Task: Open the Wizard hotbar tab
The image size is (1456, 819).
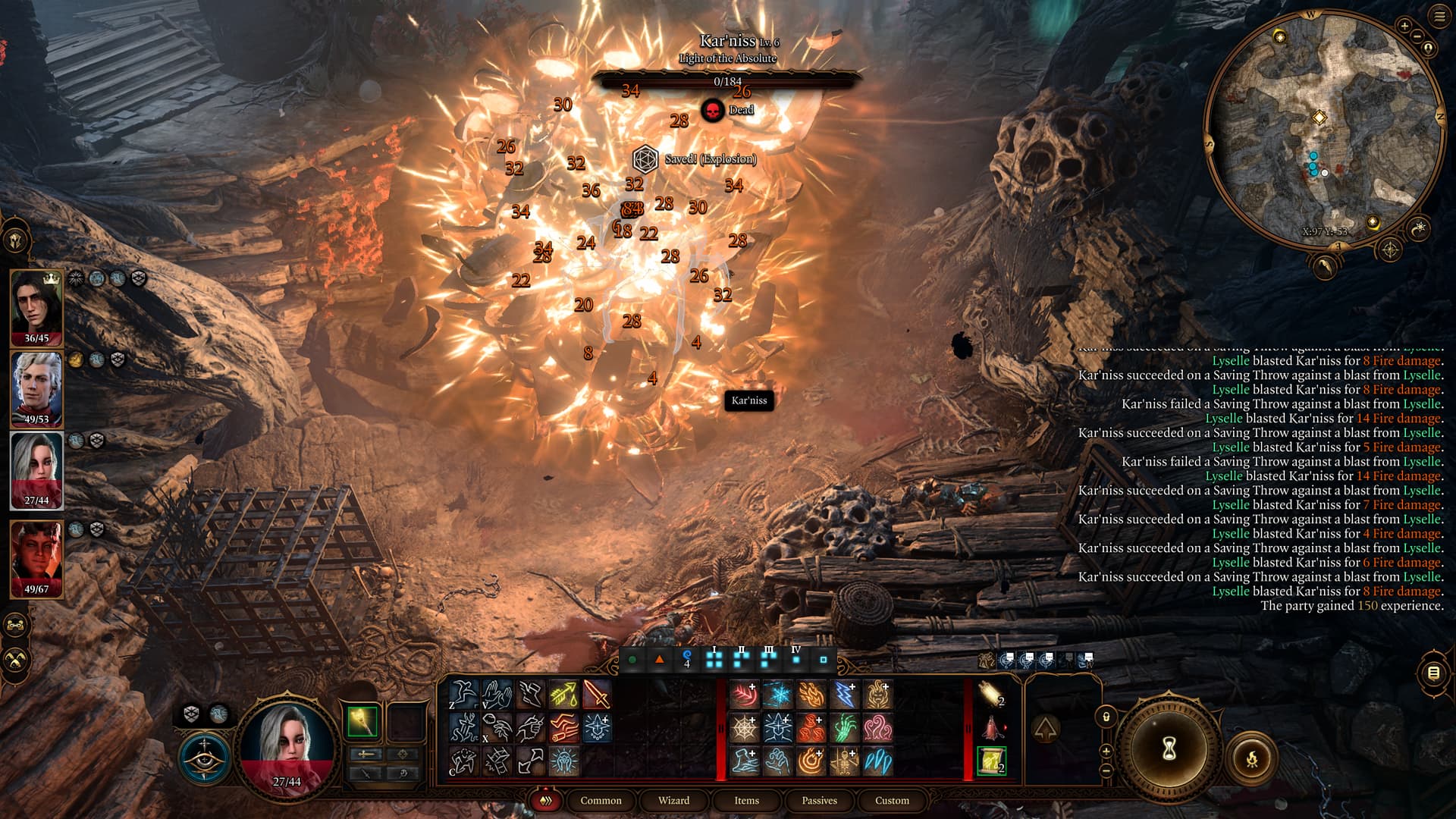Action: coord(673,800)
